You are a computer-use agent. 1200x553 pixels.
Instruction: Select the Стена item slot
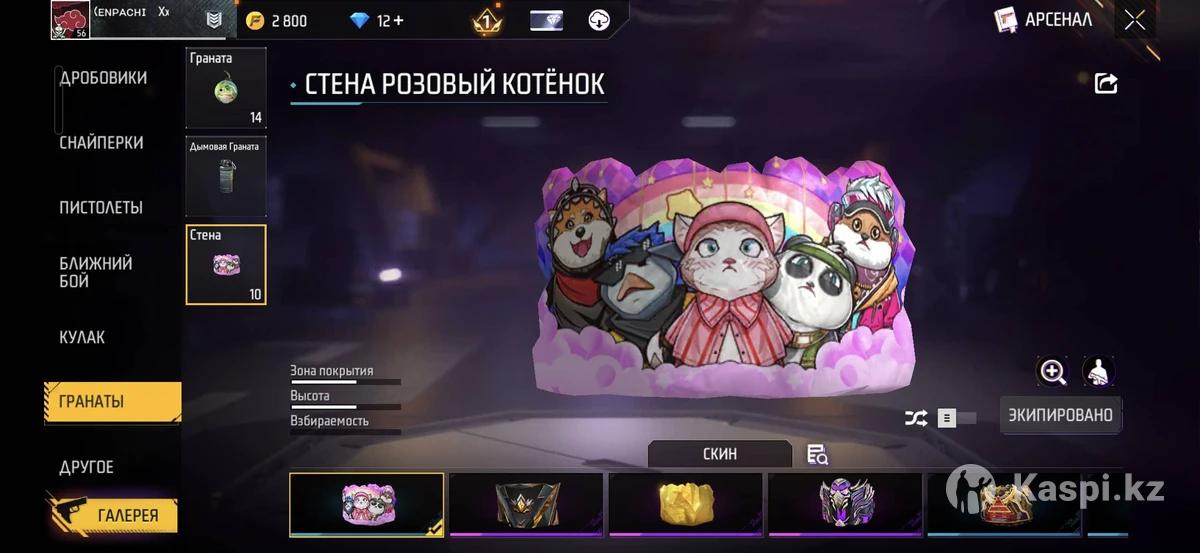[226, 264]
